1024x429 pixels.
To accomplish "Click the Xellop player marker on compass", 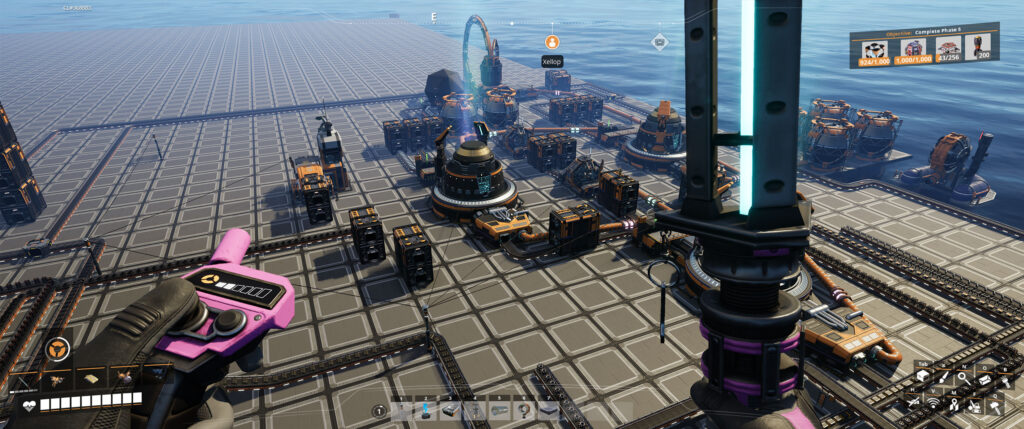I will click(551, 42).
